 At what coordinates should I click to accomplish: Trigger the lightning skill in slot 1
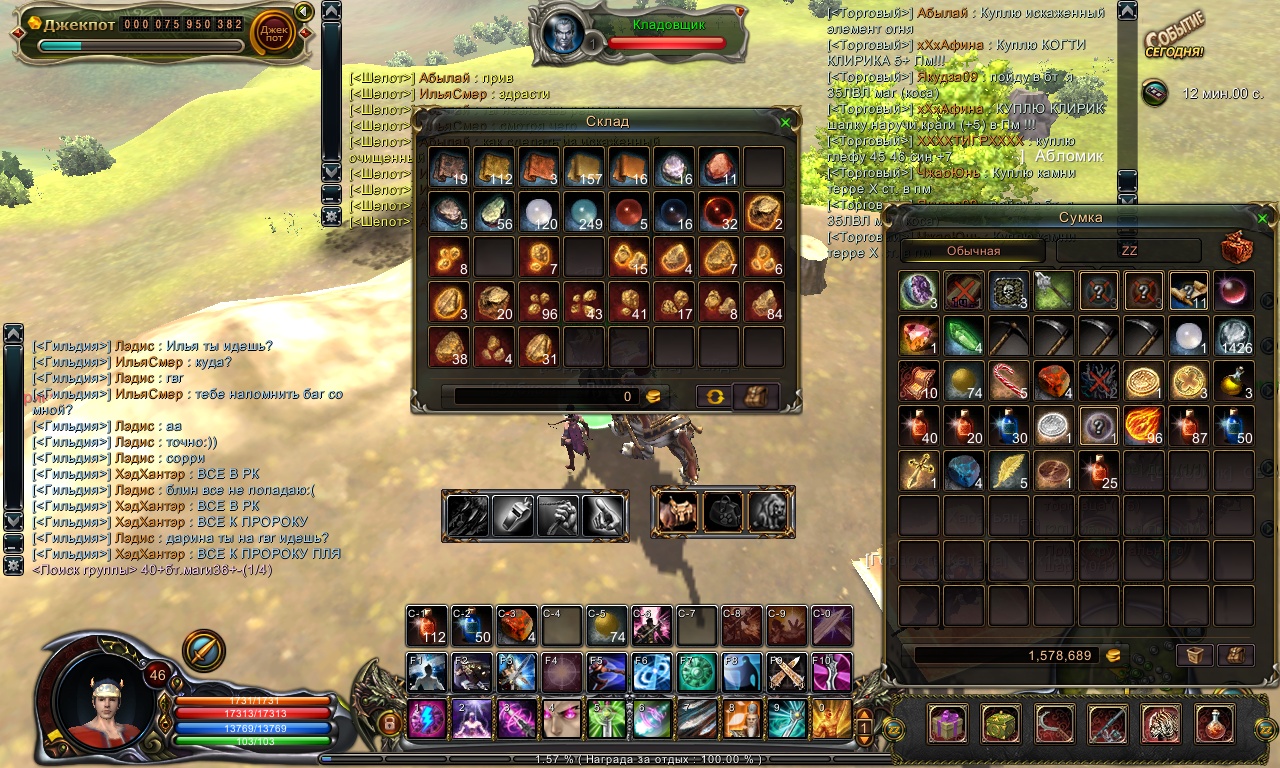click(x=427, y=719)
